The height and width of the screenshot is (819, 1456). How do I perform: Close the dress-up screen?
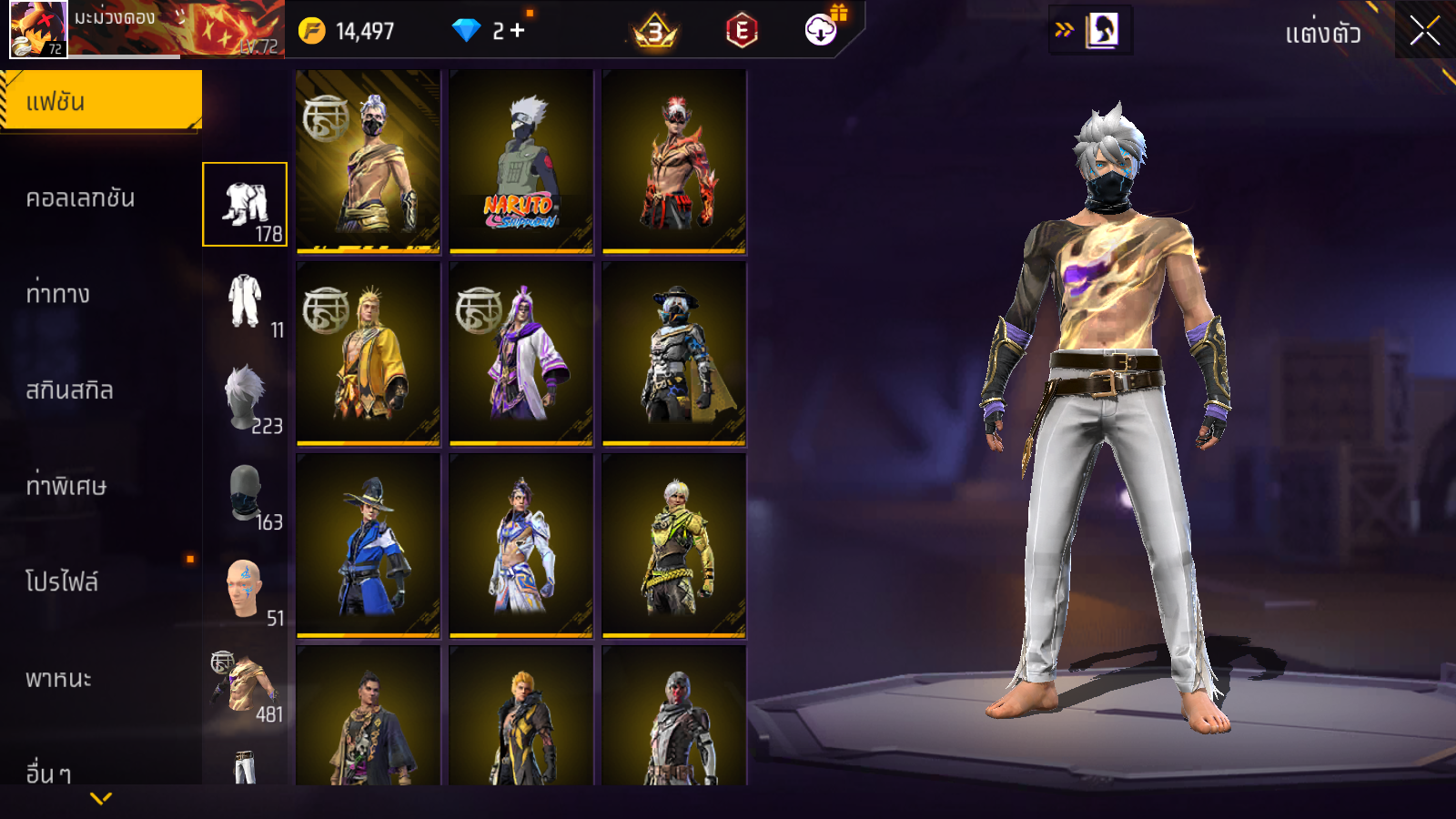[x=1425, y=31]
